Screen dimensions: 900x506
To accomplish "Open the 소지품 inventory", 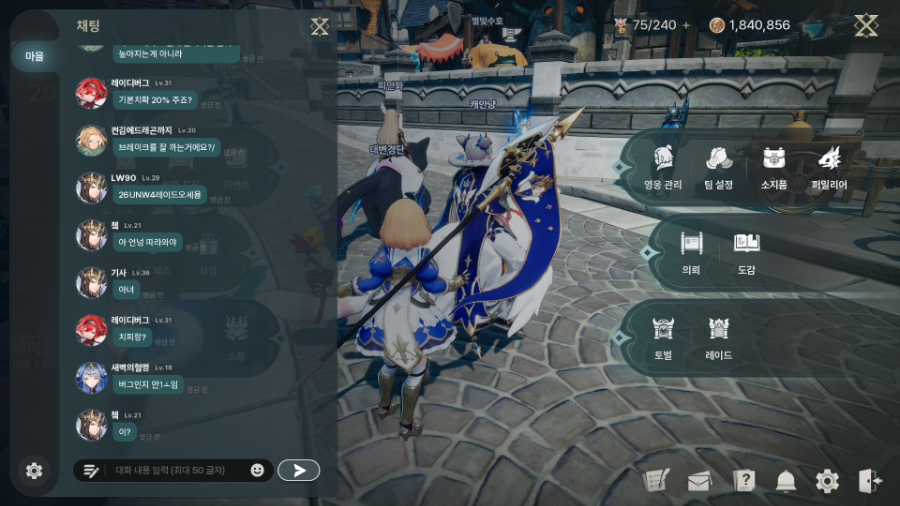I will [x=773, y=167].
